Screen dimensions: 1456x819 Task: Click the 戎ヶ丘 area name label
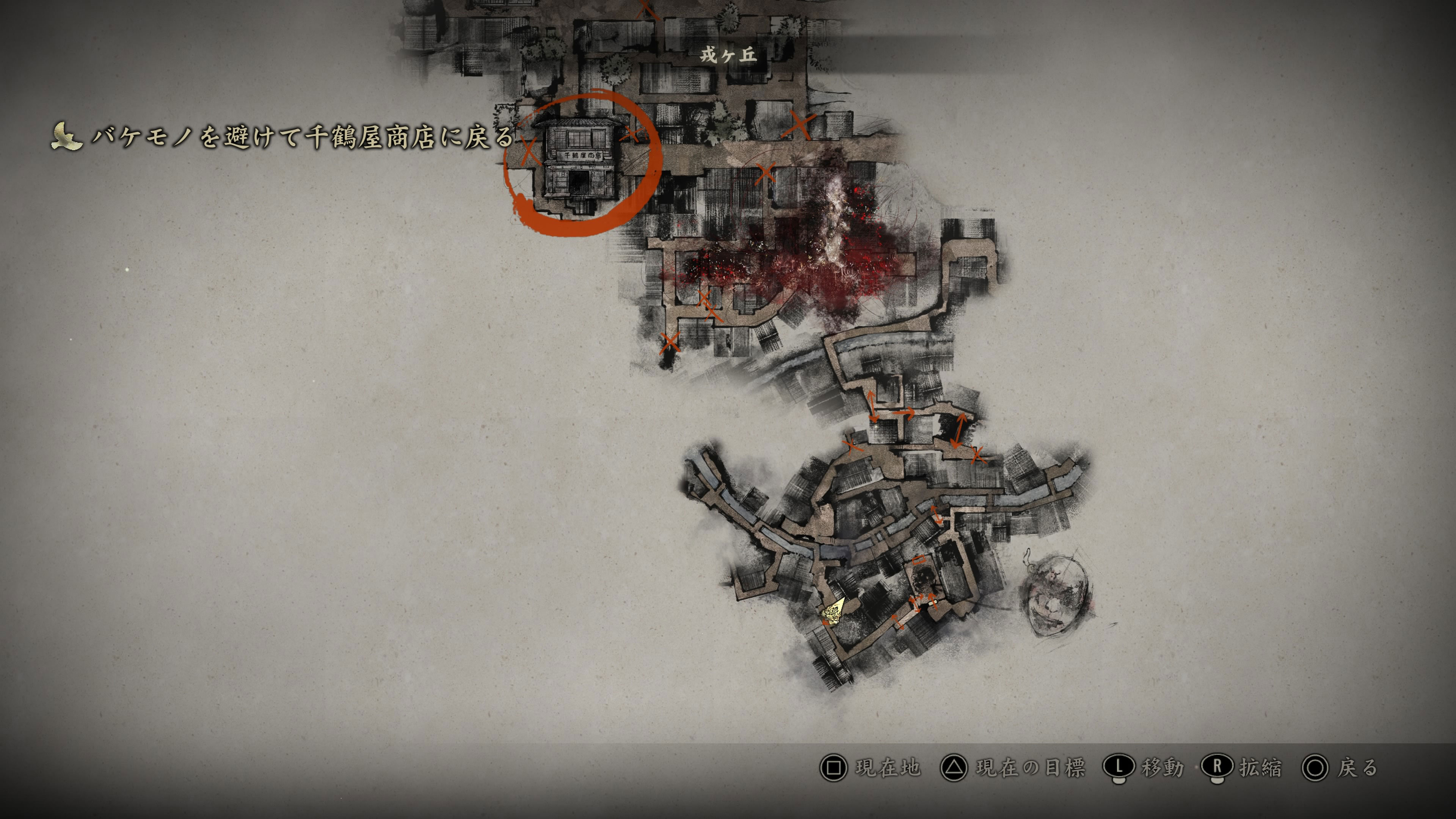(728, 55)
